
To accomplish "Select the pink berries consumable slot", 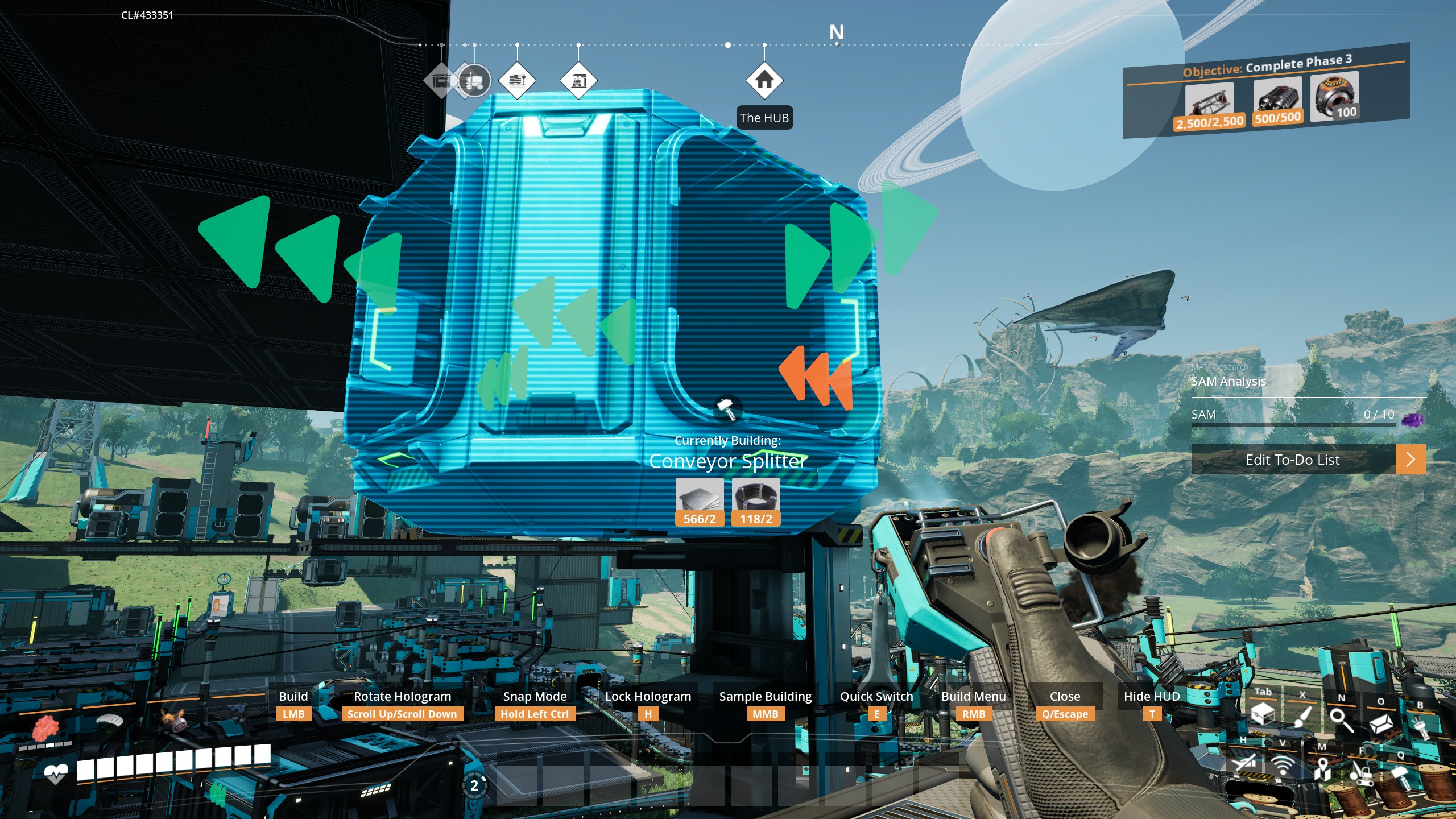I will 45,728.
